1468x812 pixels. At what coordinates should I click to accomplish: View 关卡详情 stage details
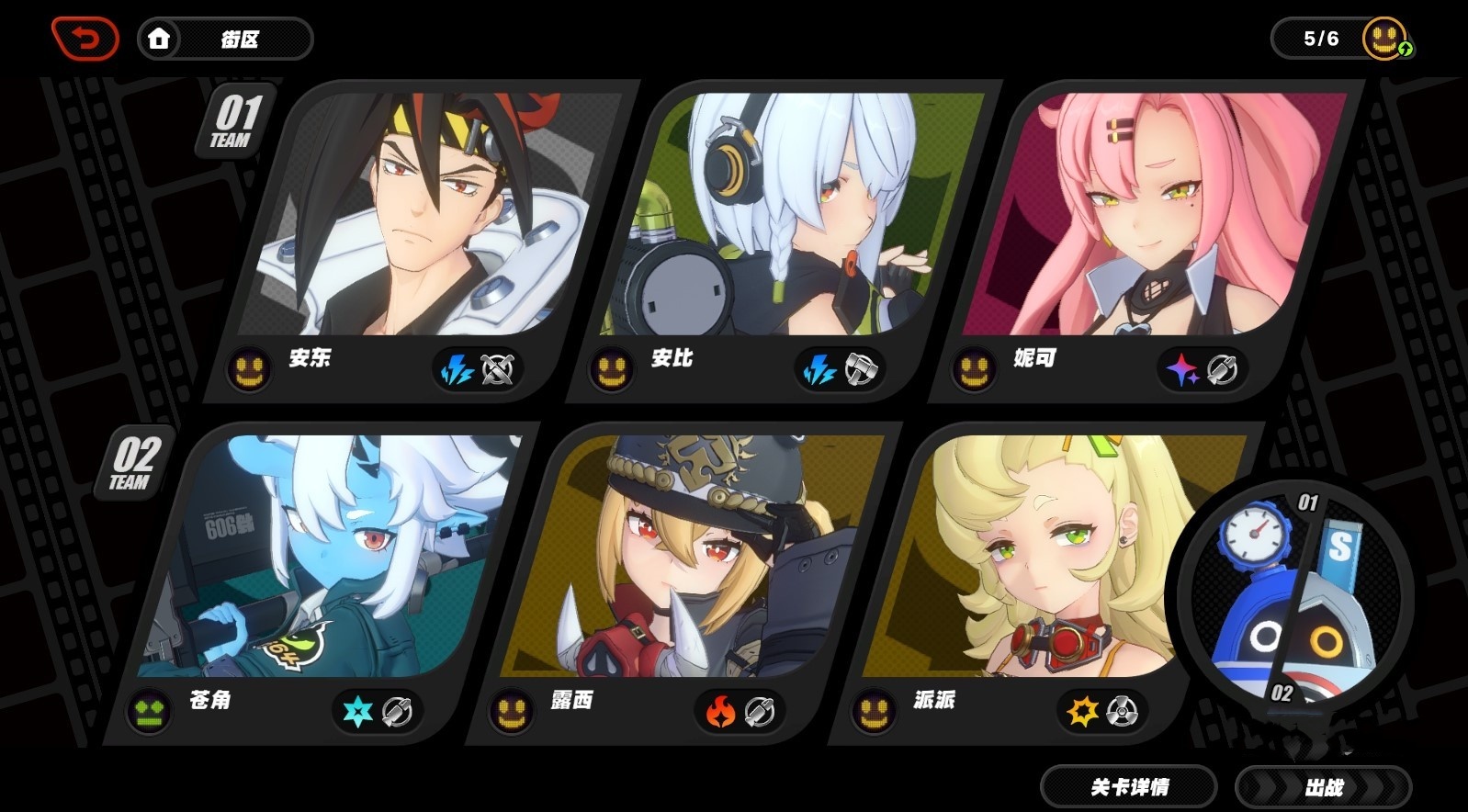[1129, 787]
